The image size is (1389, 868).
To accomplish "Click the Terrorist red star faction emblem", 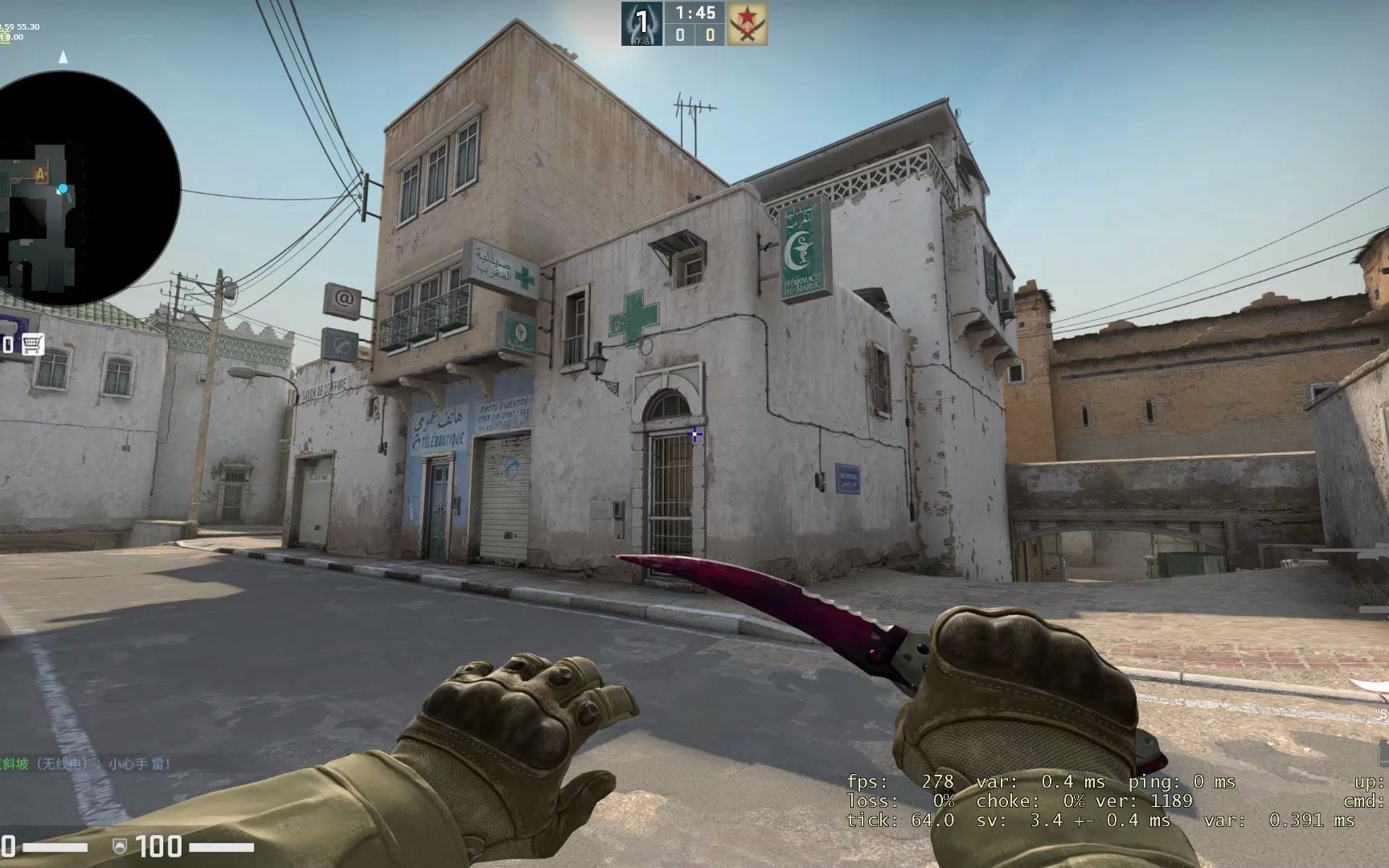I will [x=746, y=23].
